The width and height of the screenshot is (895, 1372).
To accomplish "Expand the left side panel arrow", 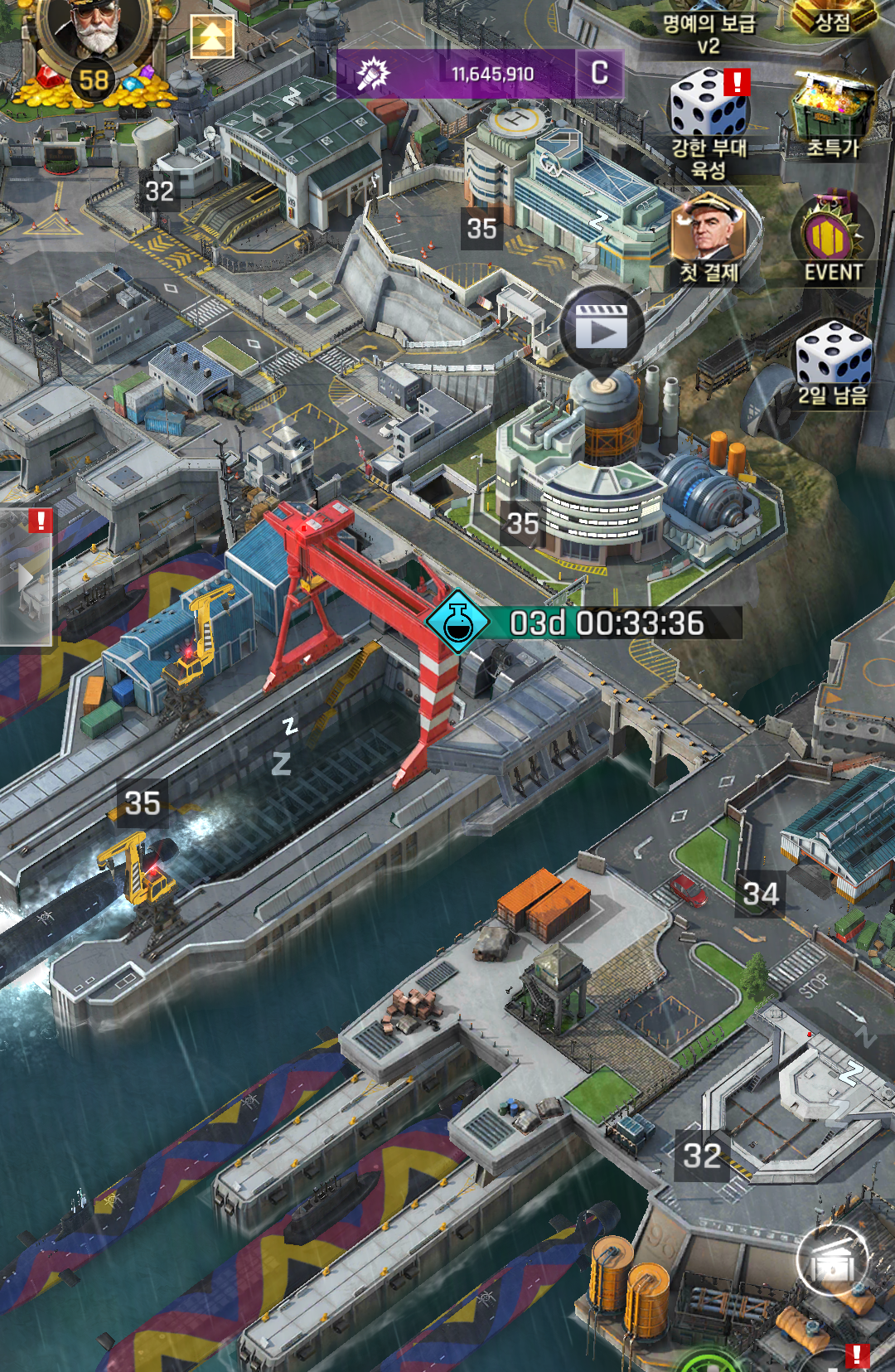I will click(27, 577).
